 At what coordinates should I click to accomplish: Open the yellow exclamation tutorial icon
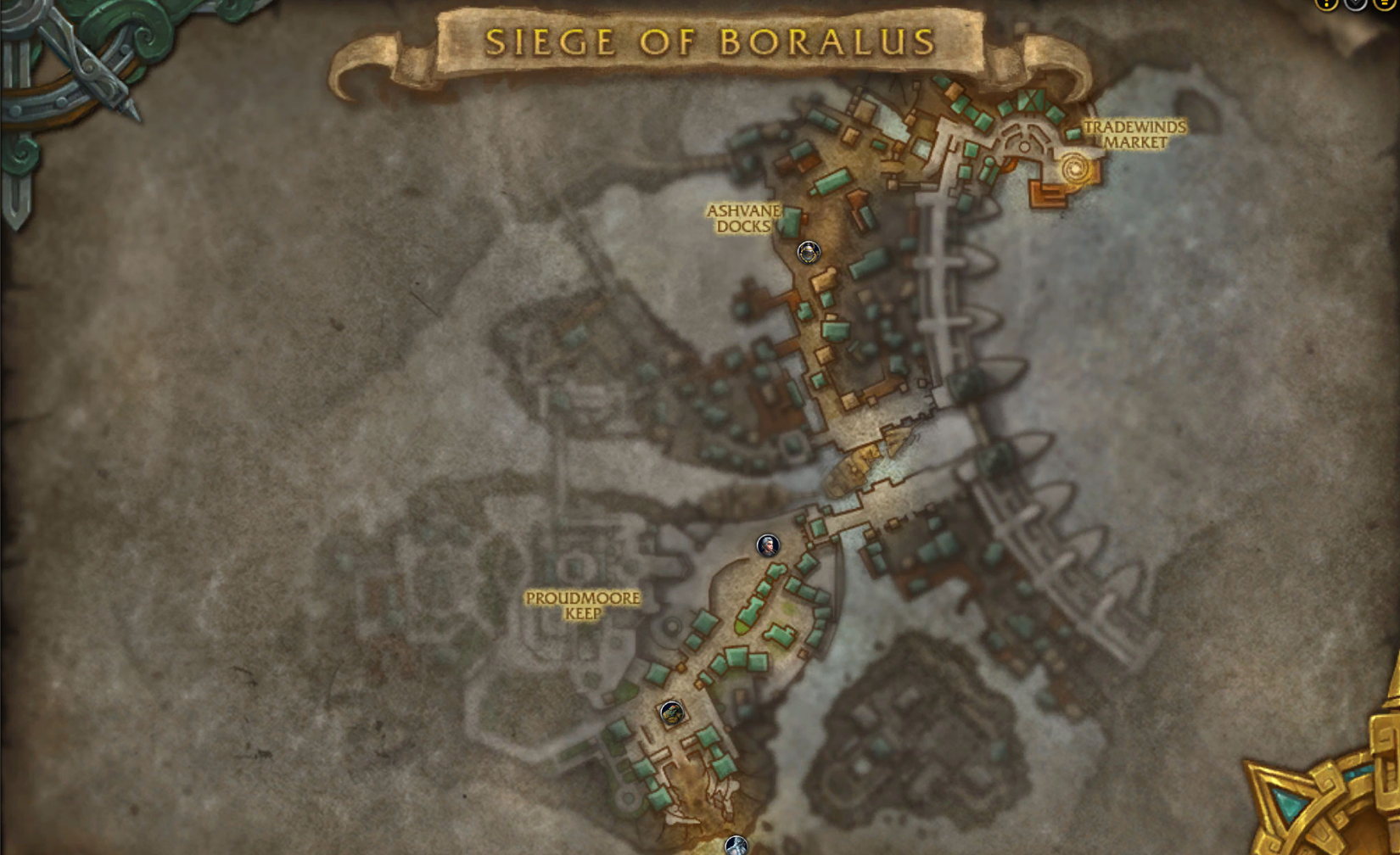click(x=1325, y=5)
